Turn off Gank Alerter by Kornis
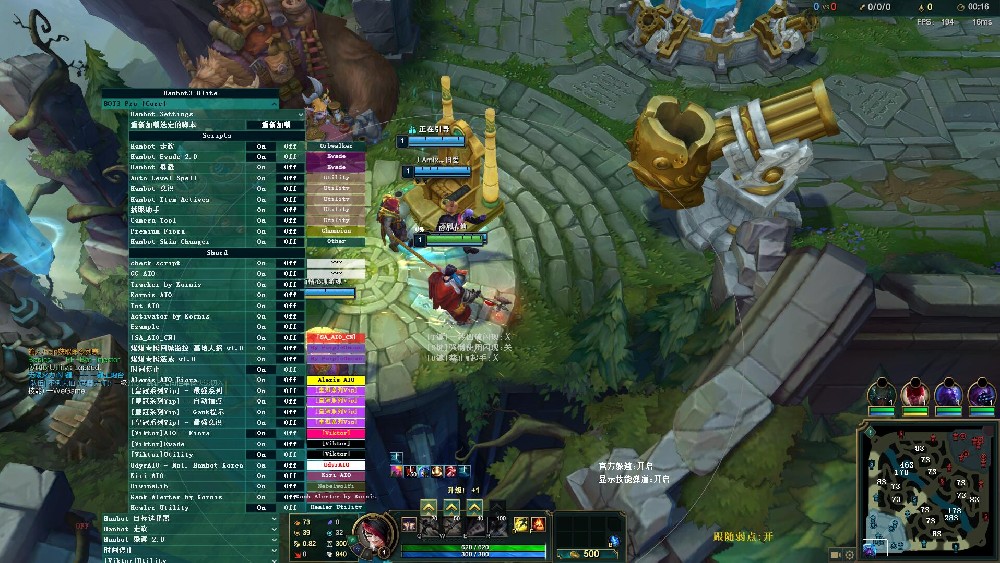 coord(290,496)
